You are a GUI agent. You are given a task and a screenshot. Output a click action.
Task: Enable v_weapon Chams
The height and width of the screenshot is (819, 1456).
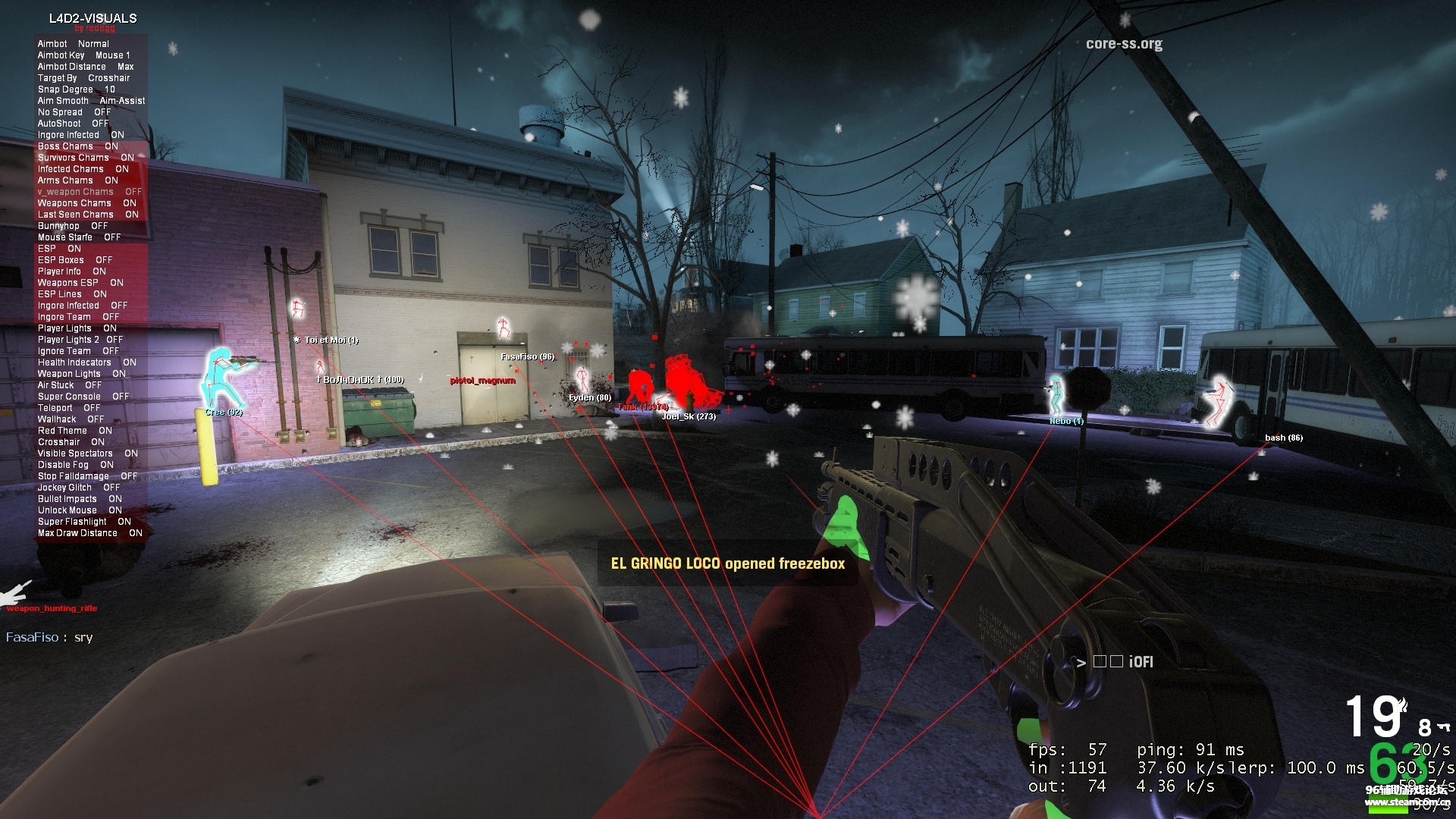click(86, 191)
